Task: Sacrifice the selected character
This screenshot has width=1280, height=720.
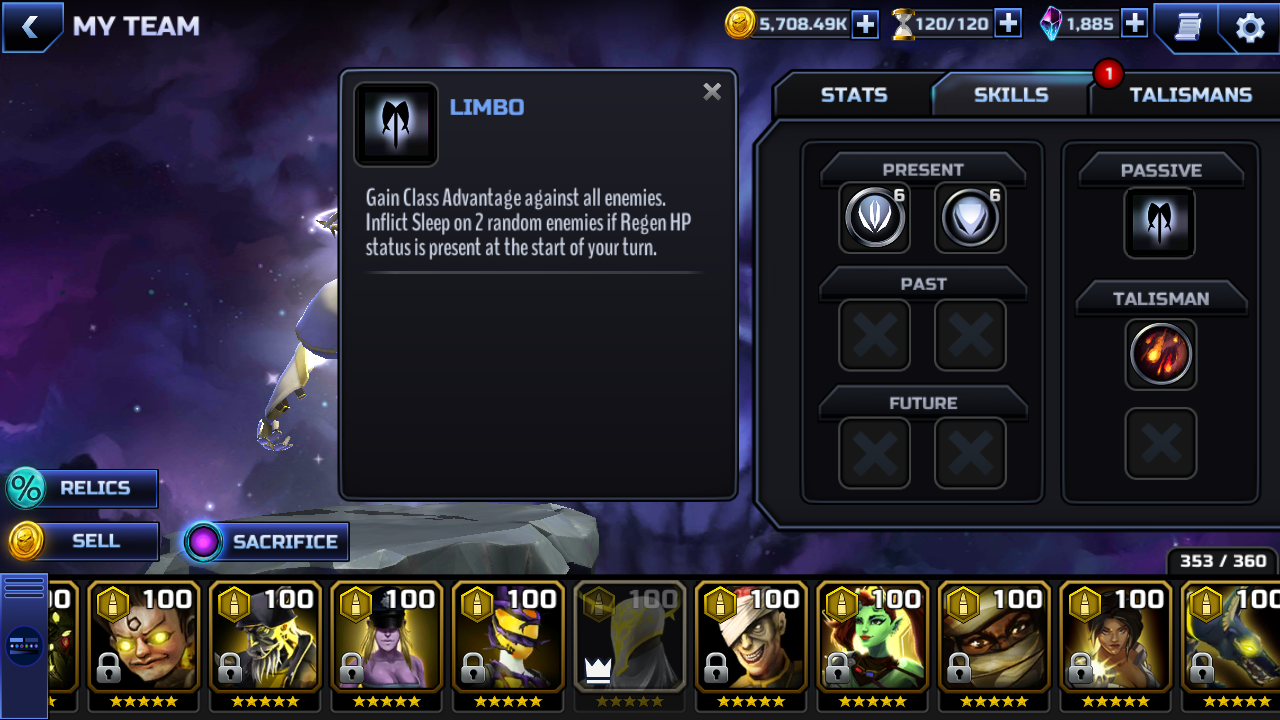Action: pyautogui.click(x=266, y=542)
